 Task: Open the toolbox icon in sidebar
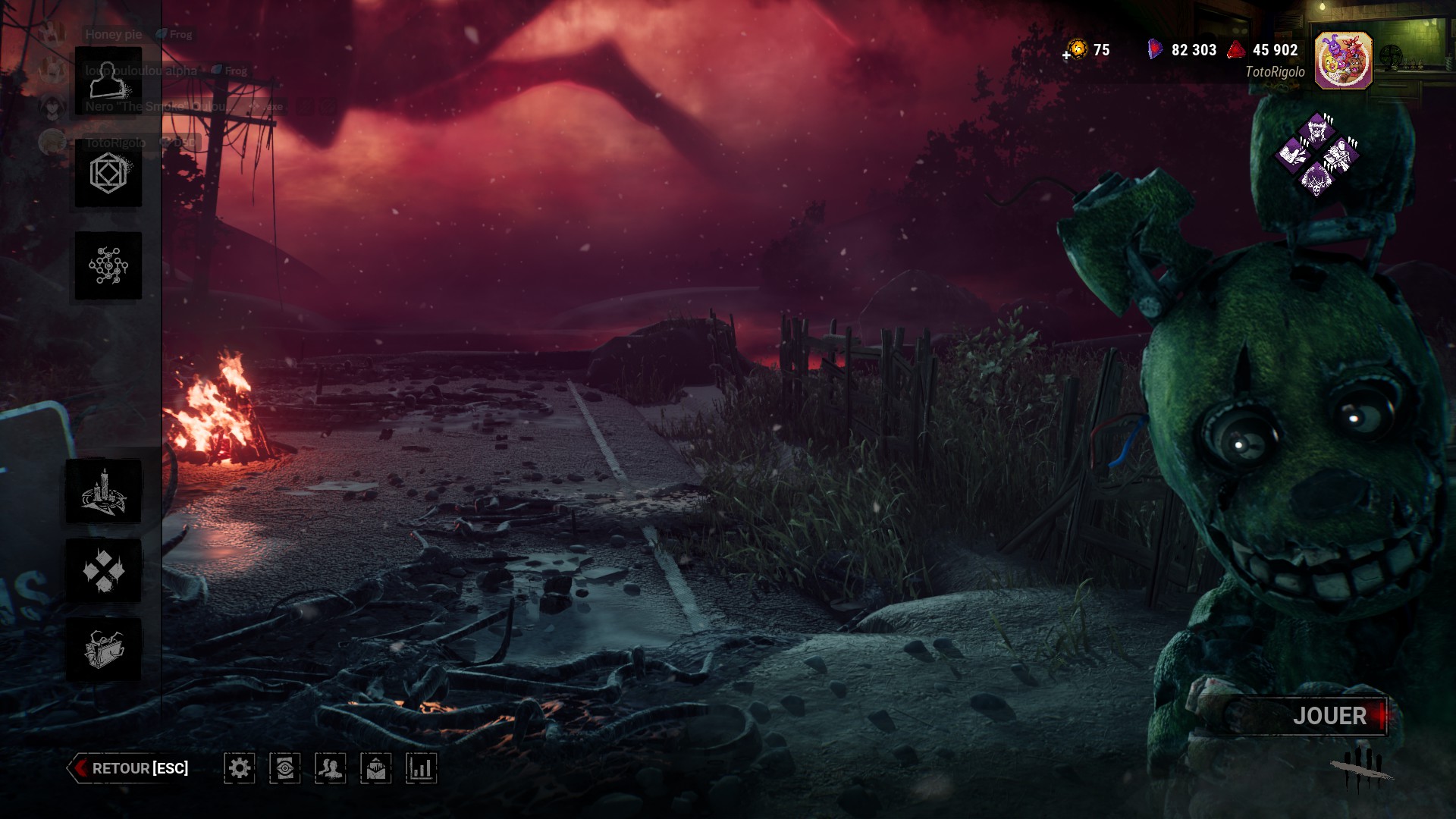tap(104, 649)
